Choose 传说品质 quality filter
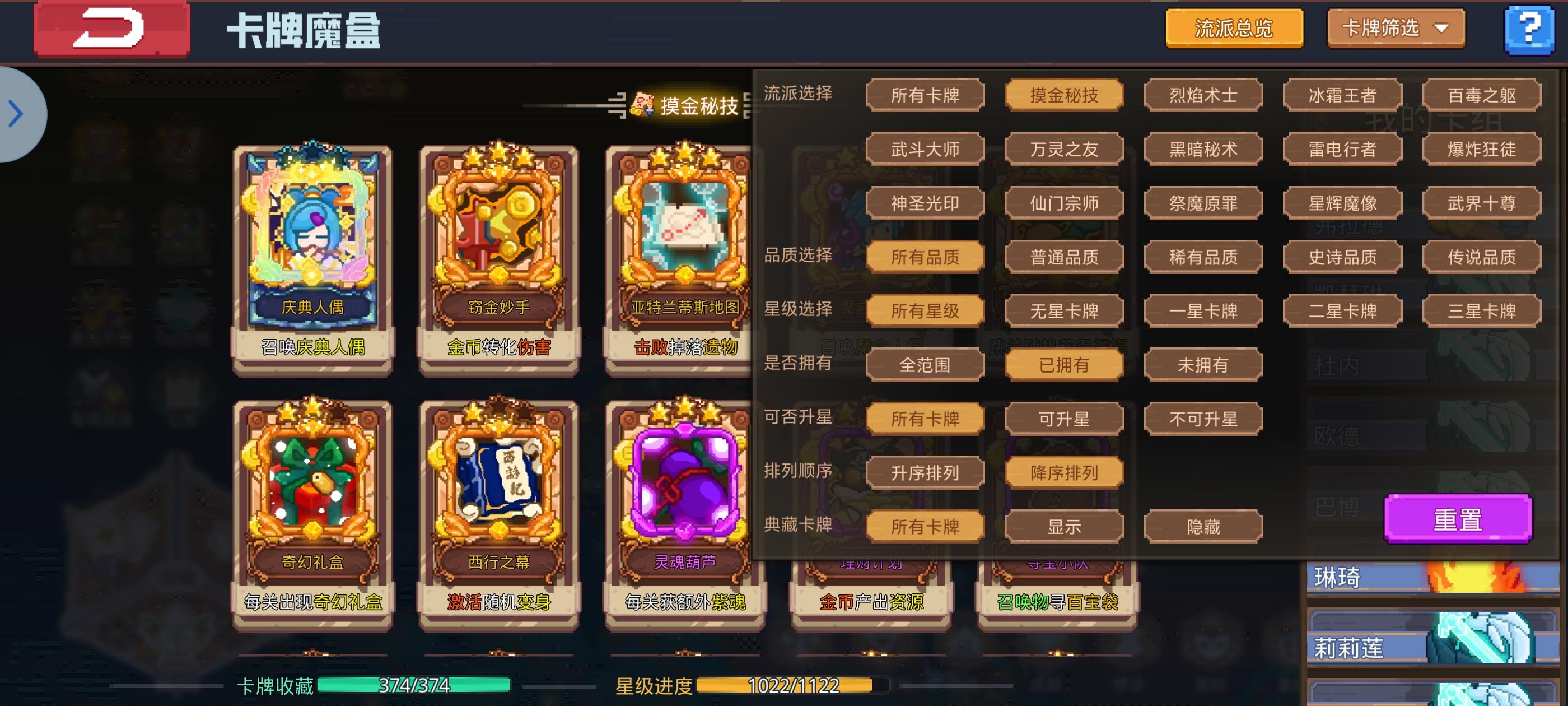 point(1482,257)
